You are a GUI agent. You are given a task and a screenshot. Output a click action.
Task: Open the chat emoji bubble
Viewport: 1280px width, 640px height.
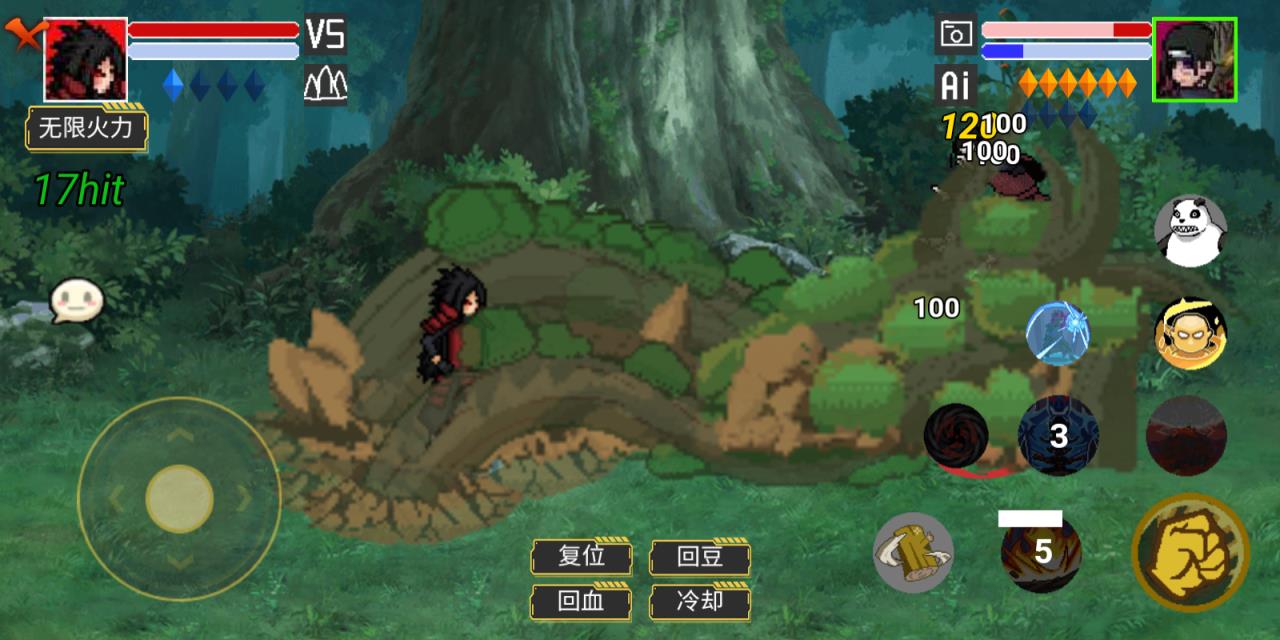pyautogui.click(x=77, y=300)
